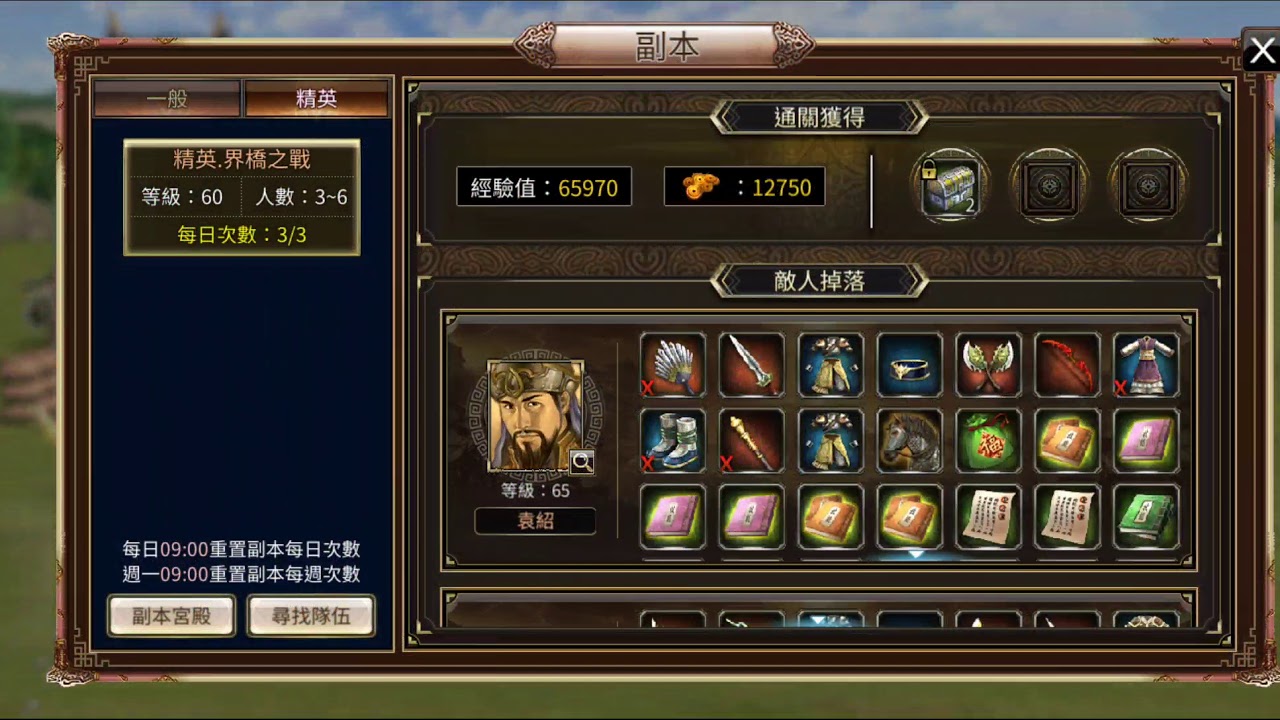1280x720 pixels.
Task: Select the green book drop item
Action: pos(1146,517)
